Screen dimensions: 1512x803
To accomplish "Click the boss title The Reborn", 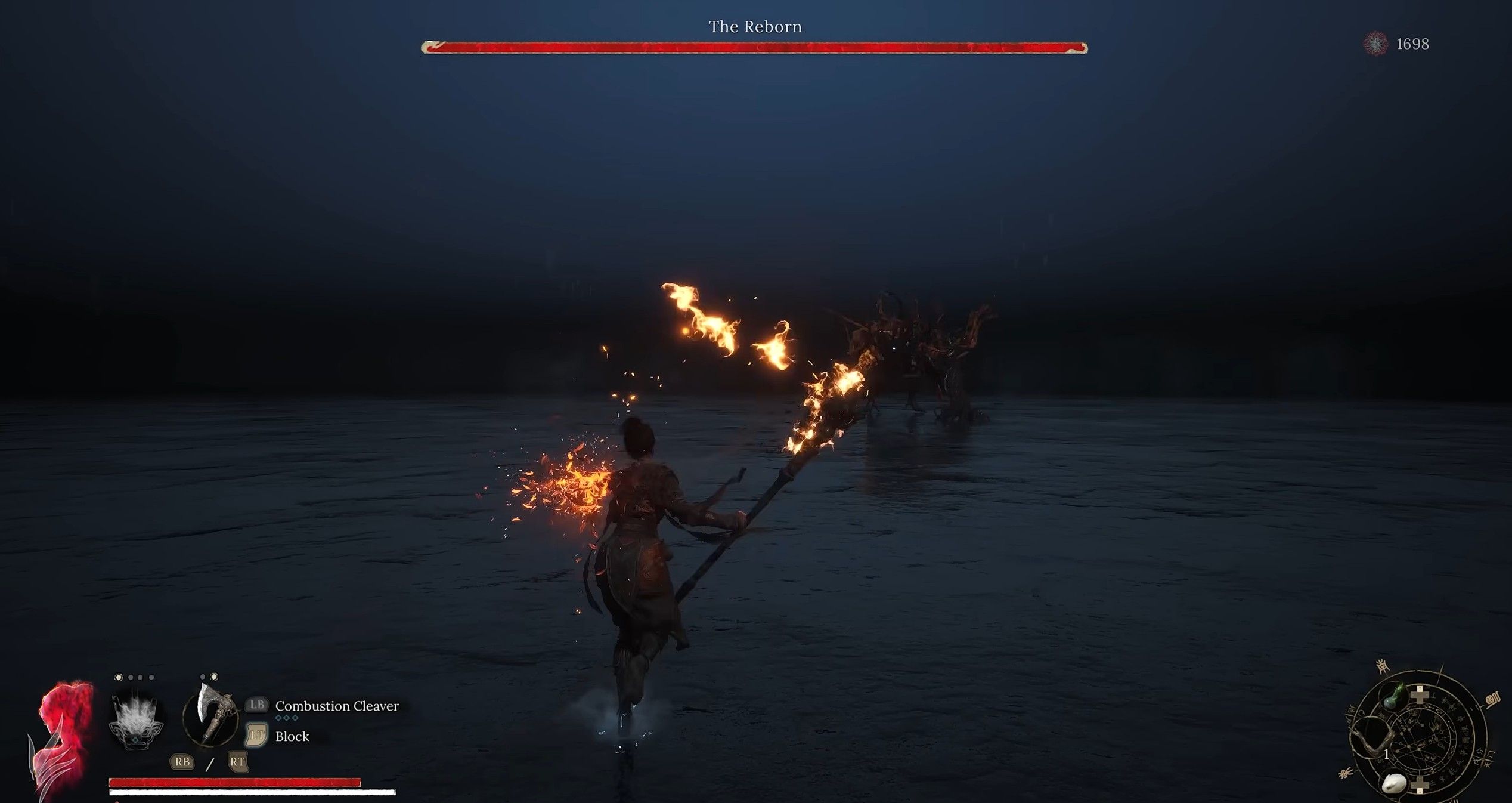I will point(755,26).
